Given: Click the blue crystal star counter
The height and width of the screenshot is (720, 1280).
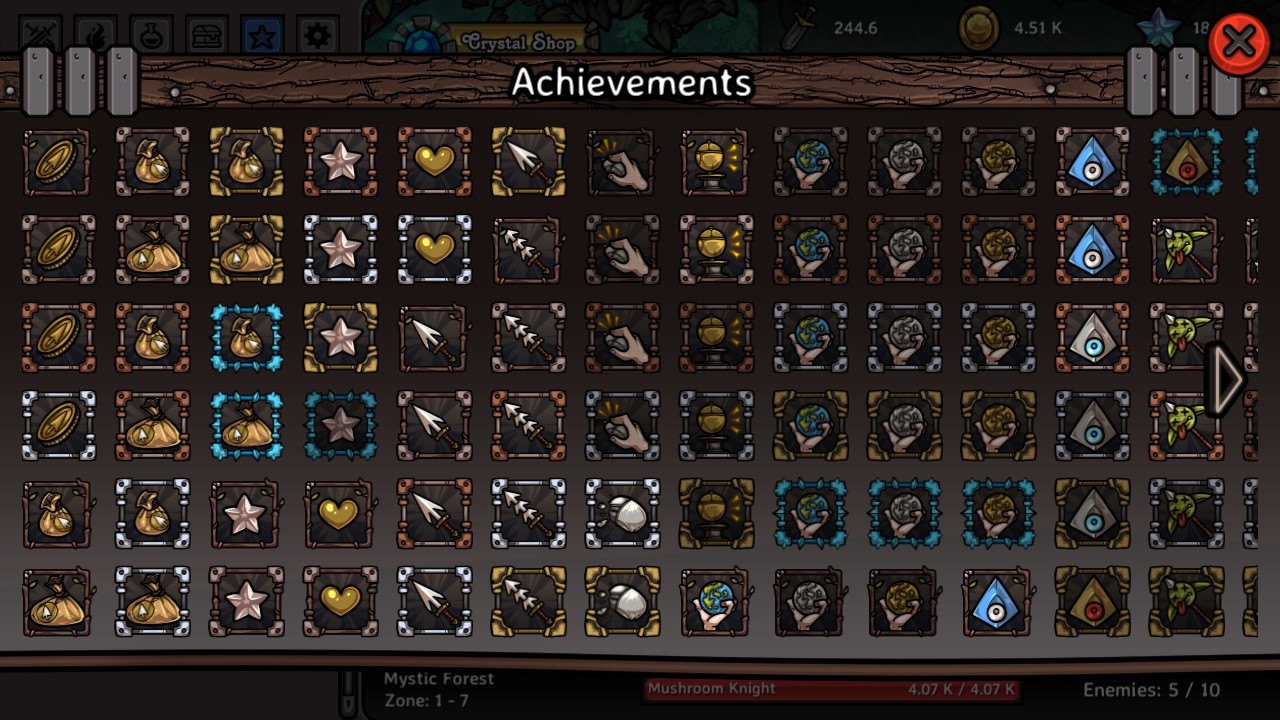Looking at the screenshot, I should (1158, 29).
